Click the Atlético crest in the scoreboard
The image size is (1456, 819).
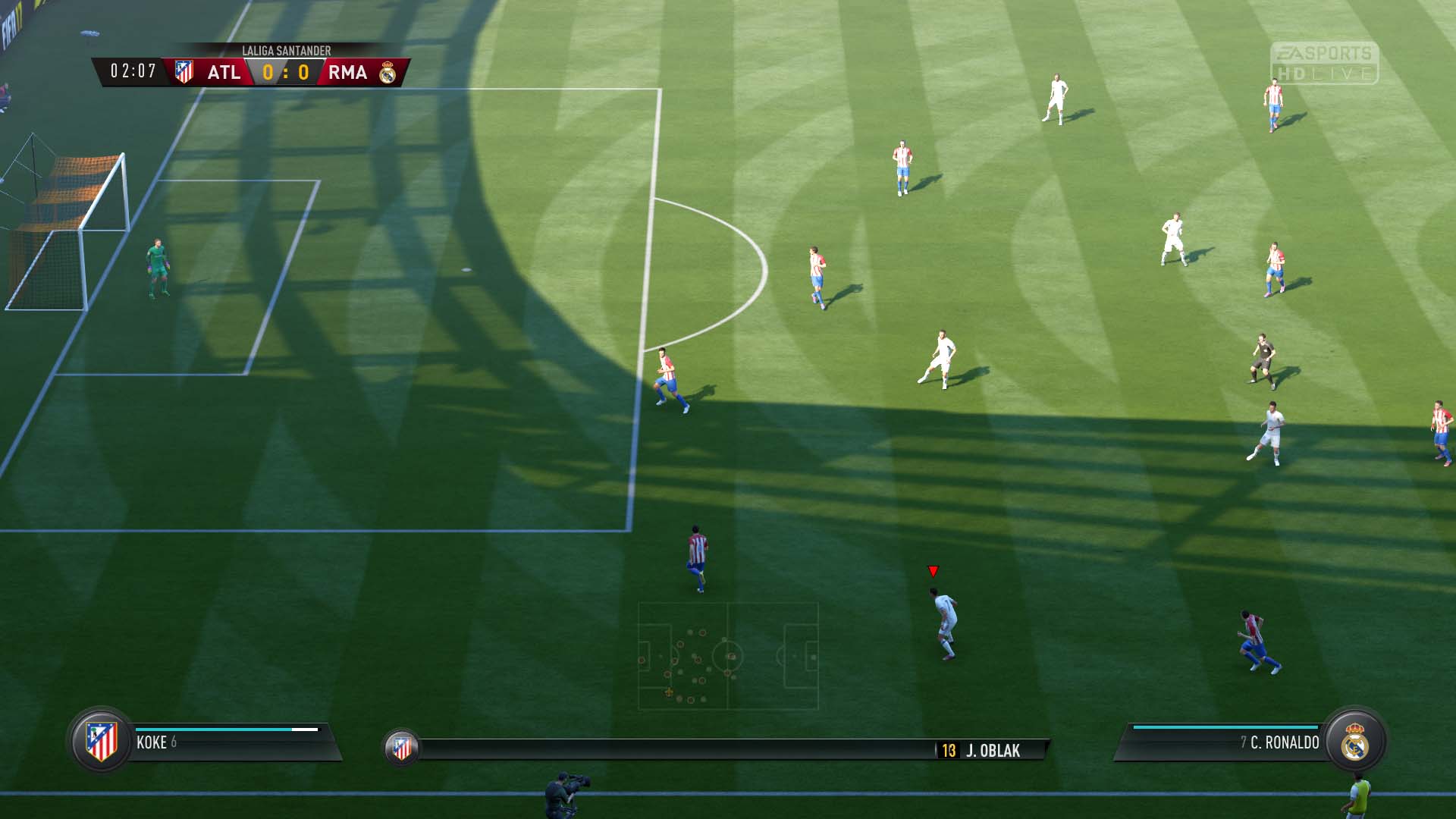(x=184, y=72)
